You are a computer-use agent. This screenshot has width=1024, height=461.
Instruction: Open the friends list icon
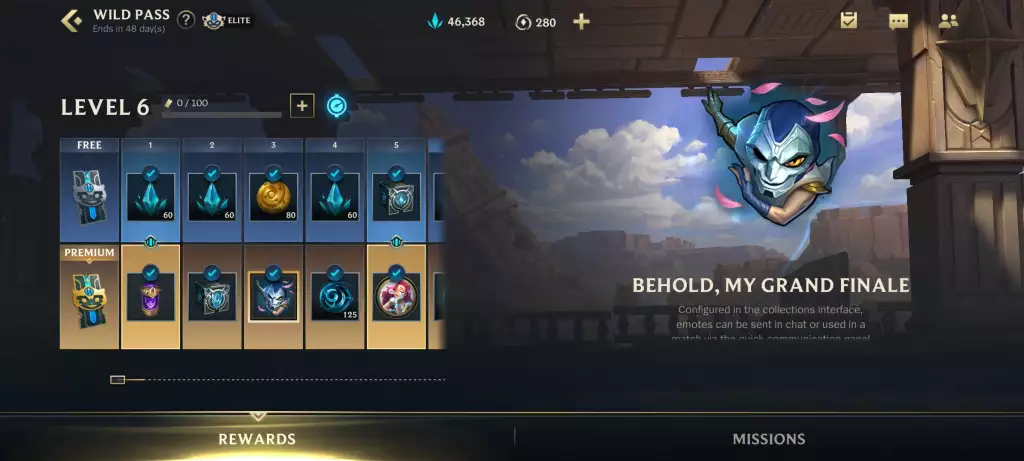tap(948, 20)
